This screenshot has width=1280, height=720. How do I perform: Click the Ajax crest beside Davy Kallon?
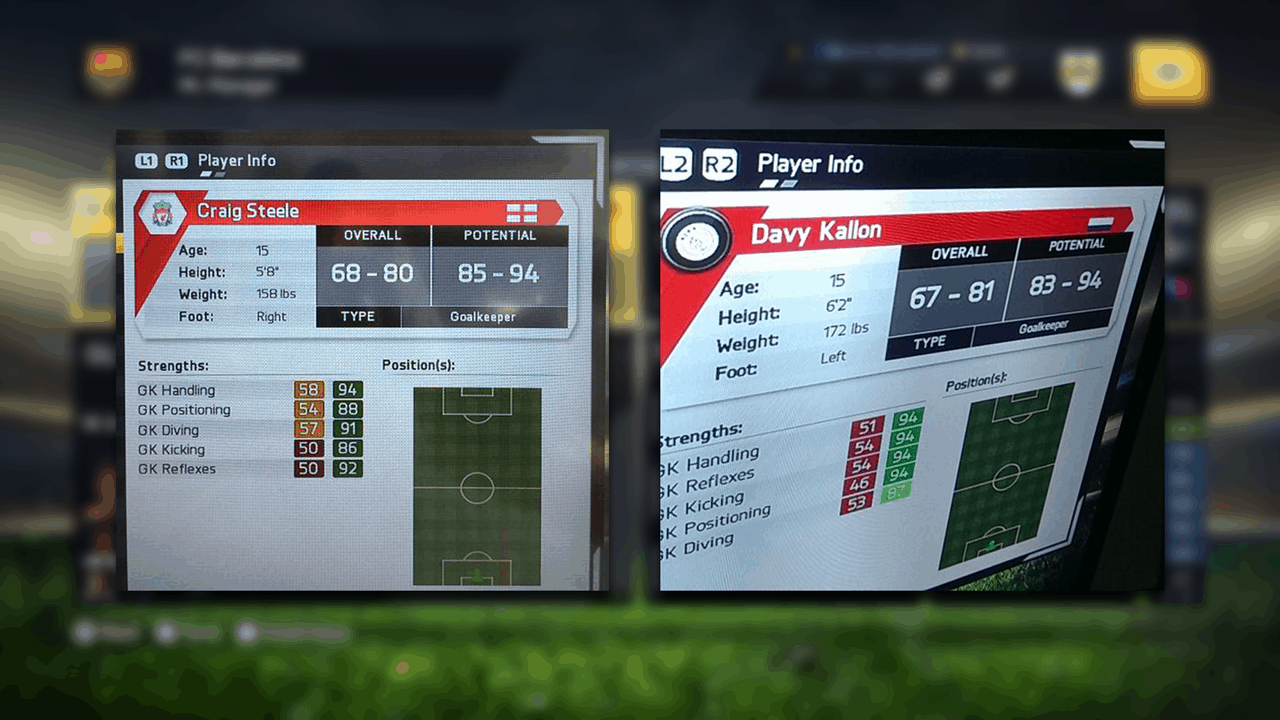pyautogui.click(x=695, y=241)
